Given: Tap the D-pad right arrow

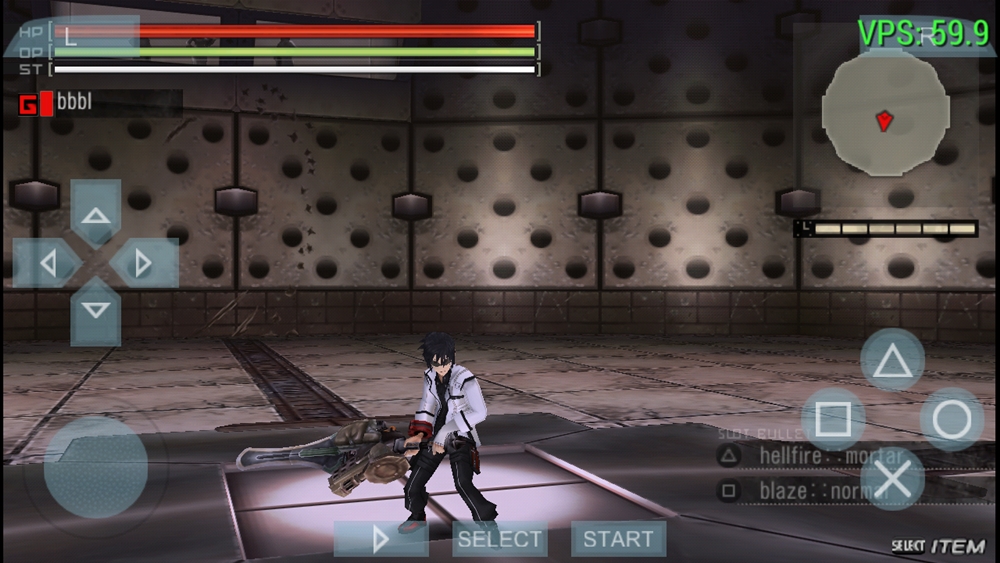Looking at the screenshot, I should [x=144, y=263].
